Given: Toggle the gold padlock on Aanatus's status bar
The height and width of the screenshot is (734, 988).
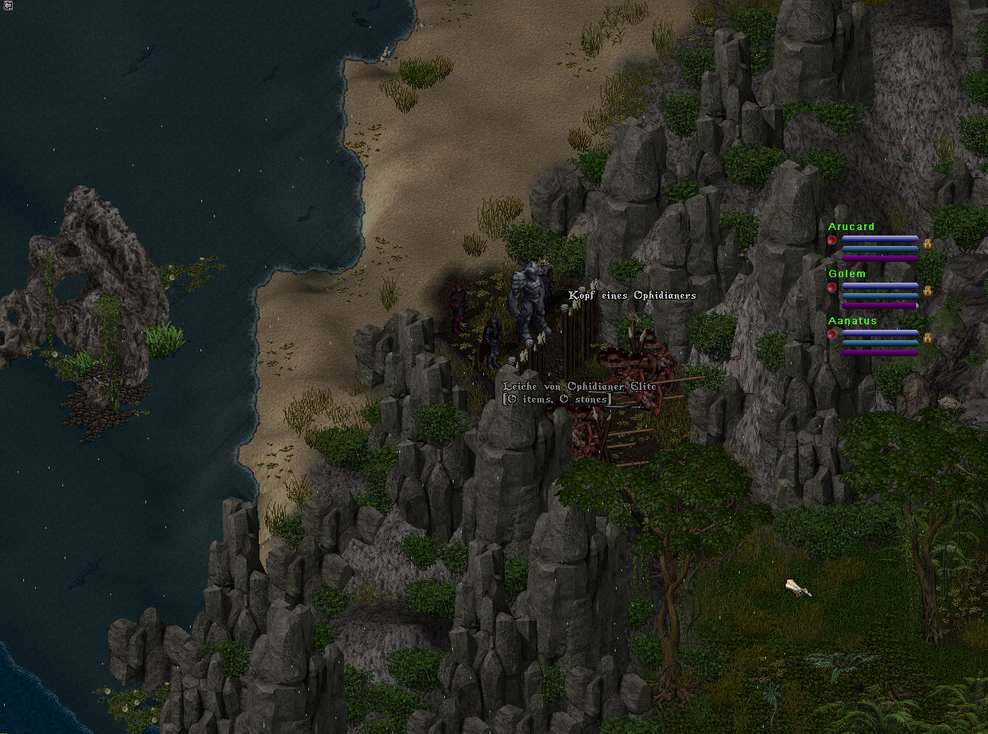Looking at the screenshot, I should [x=927, y=338].
